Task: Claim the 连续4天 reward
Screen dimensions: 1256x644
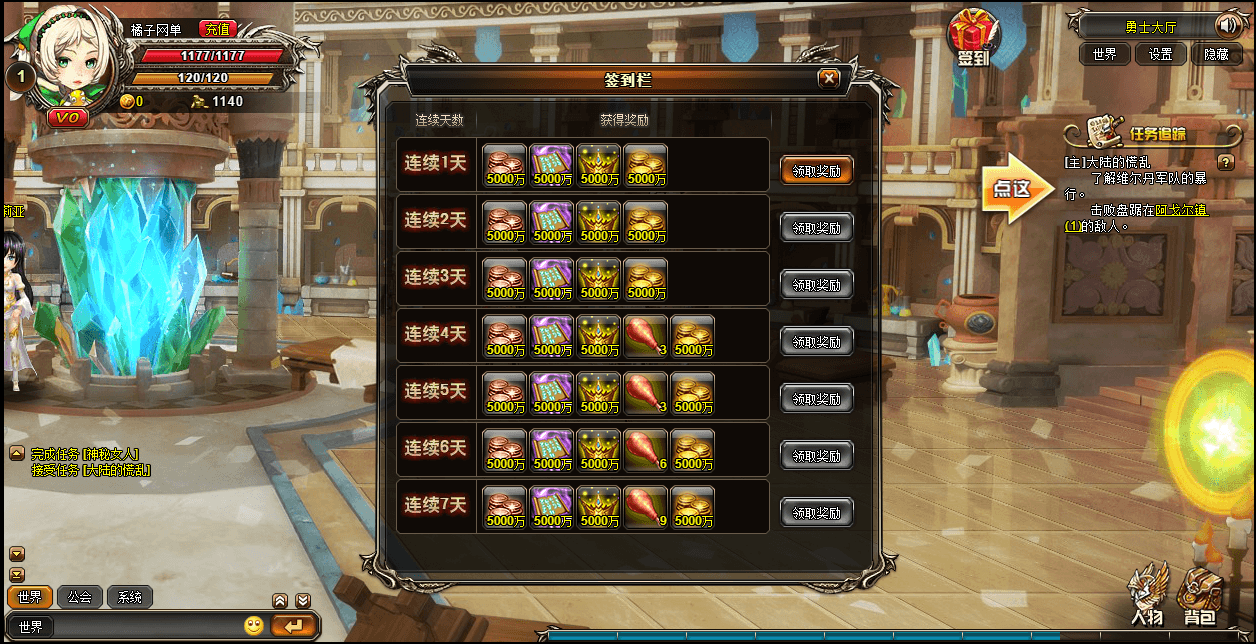Action: click(816, 342)
